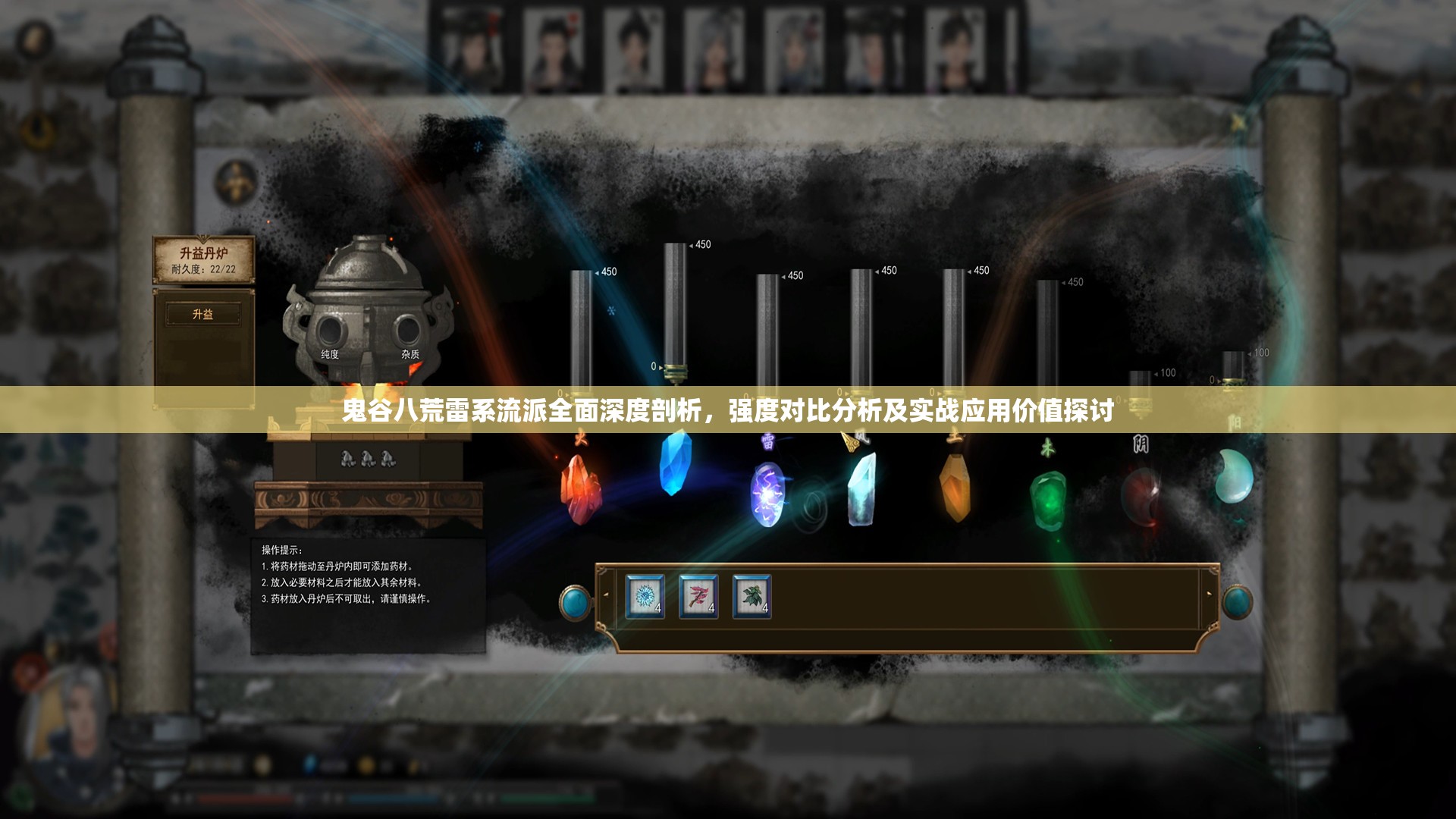Viewport: 1456px width, 819px height.
Task: Click the red fire element crystal
Action: pyautogui.click(x=580, y=489)
